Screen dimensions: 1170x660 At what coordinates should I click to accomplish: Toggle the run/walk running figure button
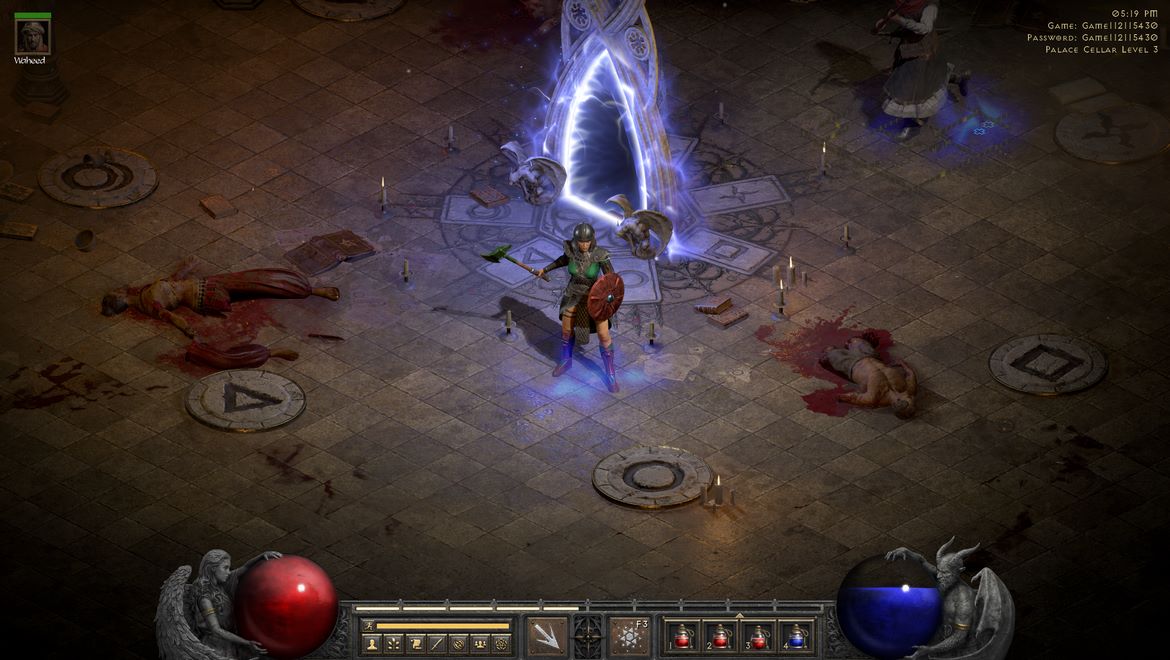point(367,626)
